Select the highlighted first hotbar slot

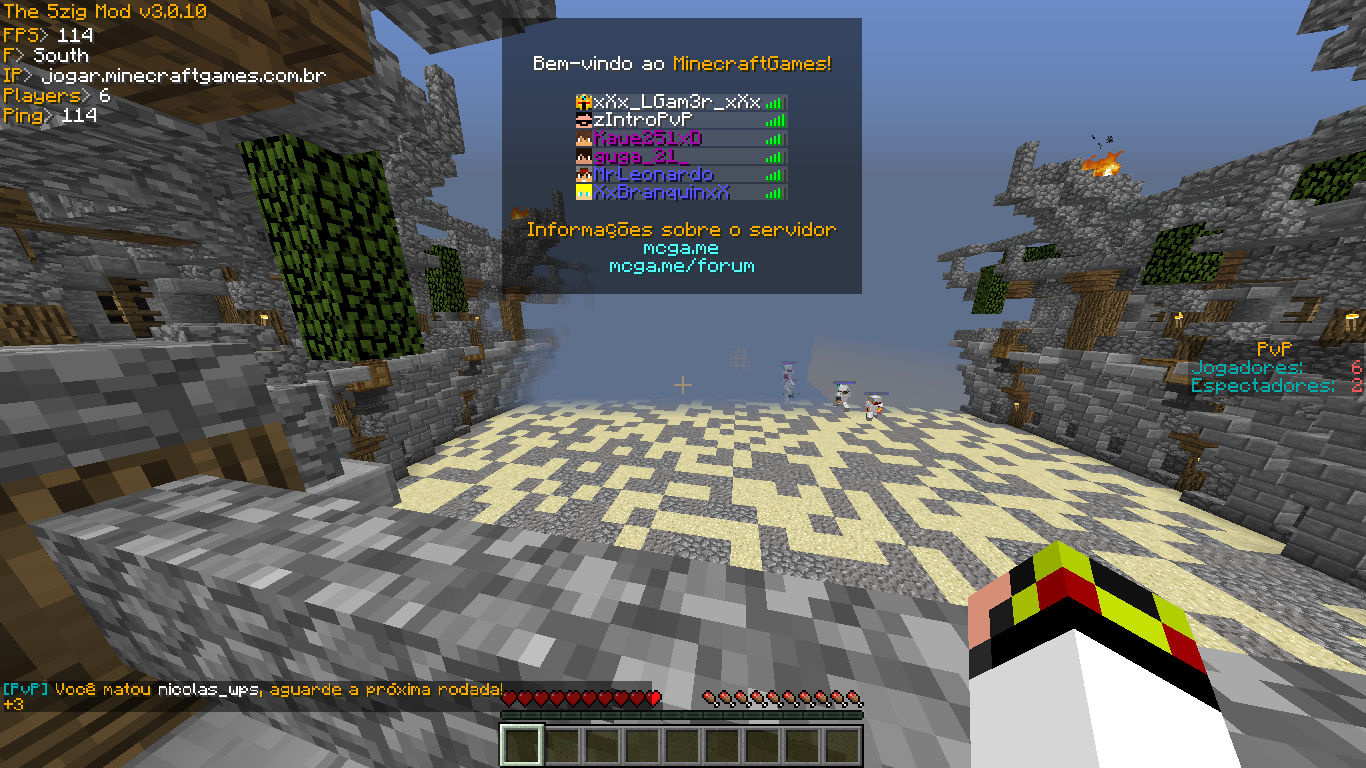522,746
